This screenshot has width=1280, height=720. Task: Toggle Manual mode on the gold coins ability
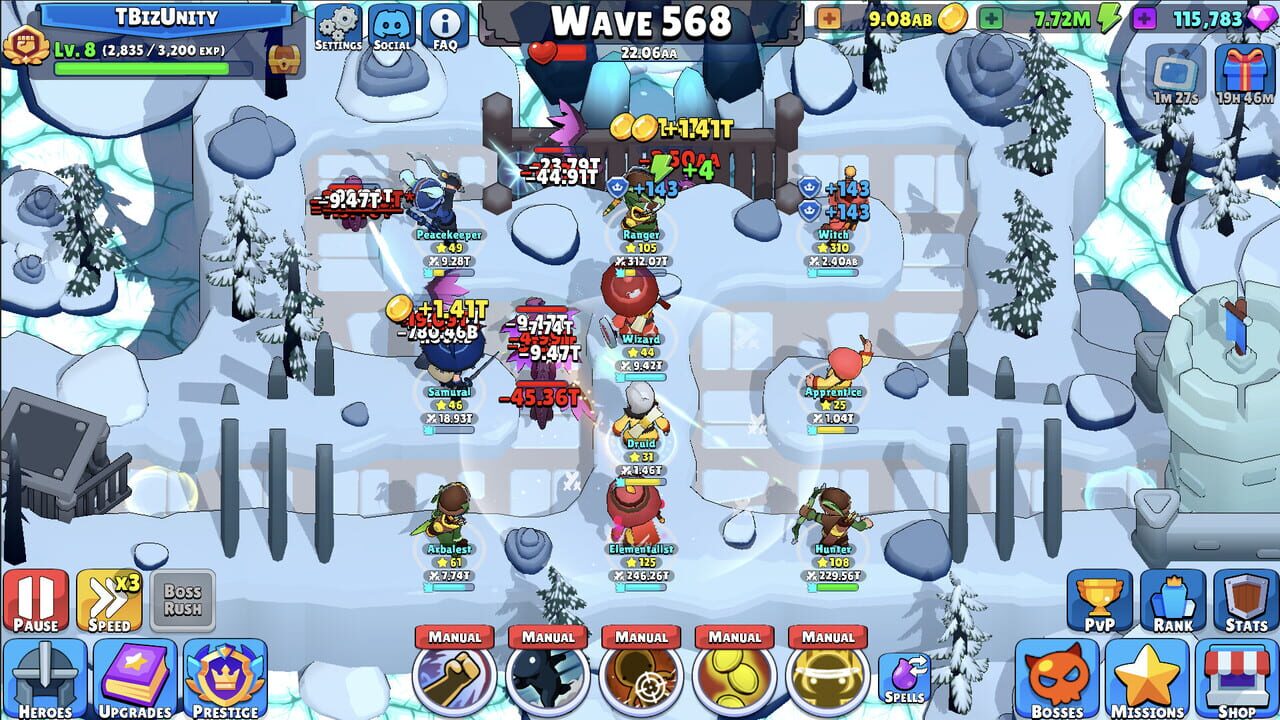click(737, 636)
